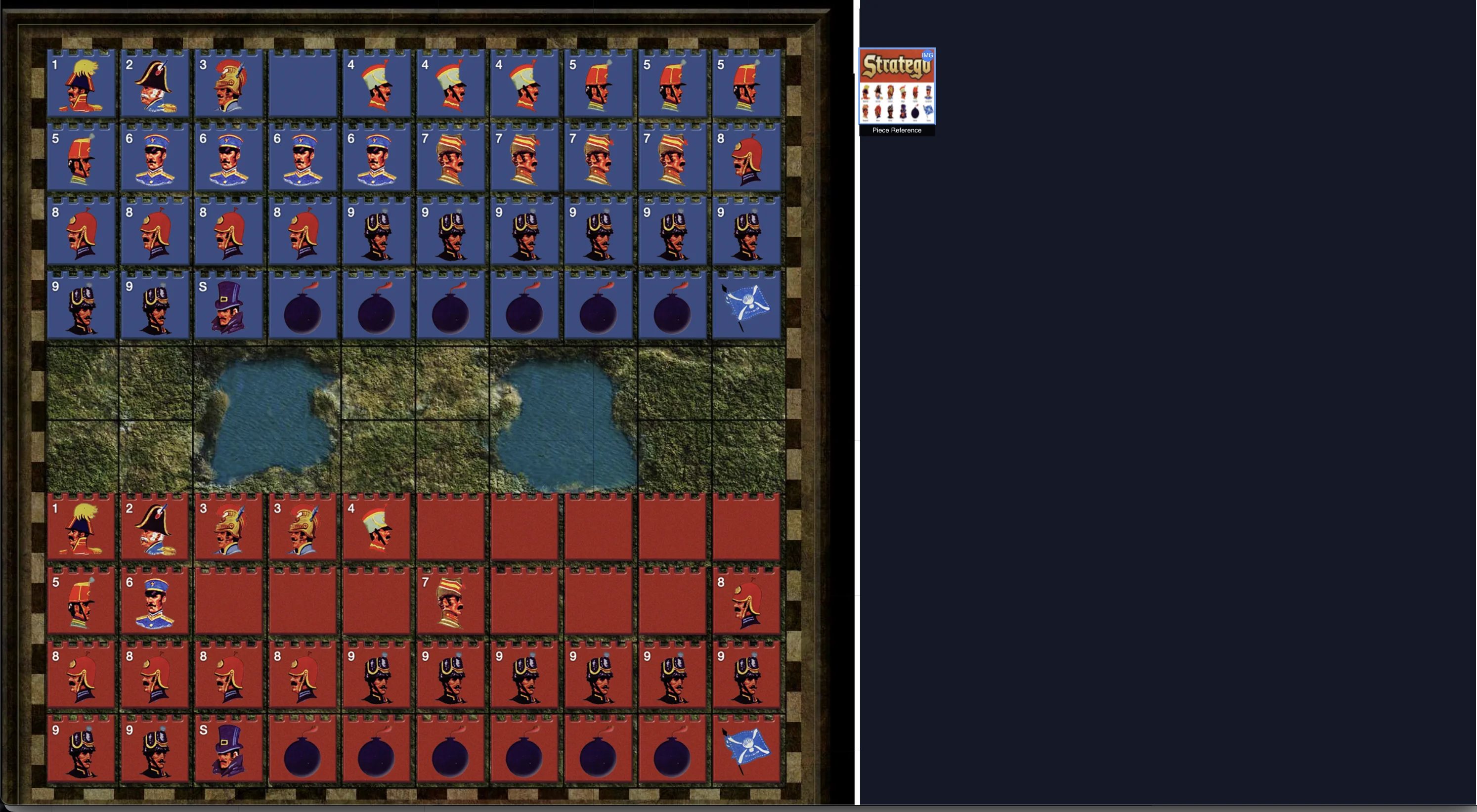
Task: Click a blue Scout piece ranked 9
Action: 376,232
